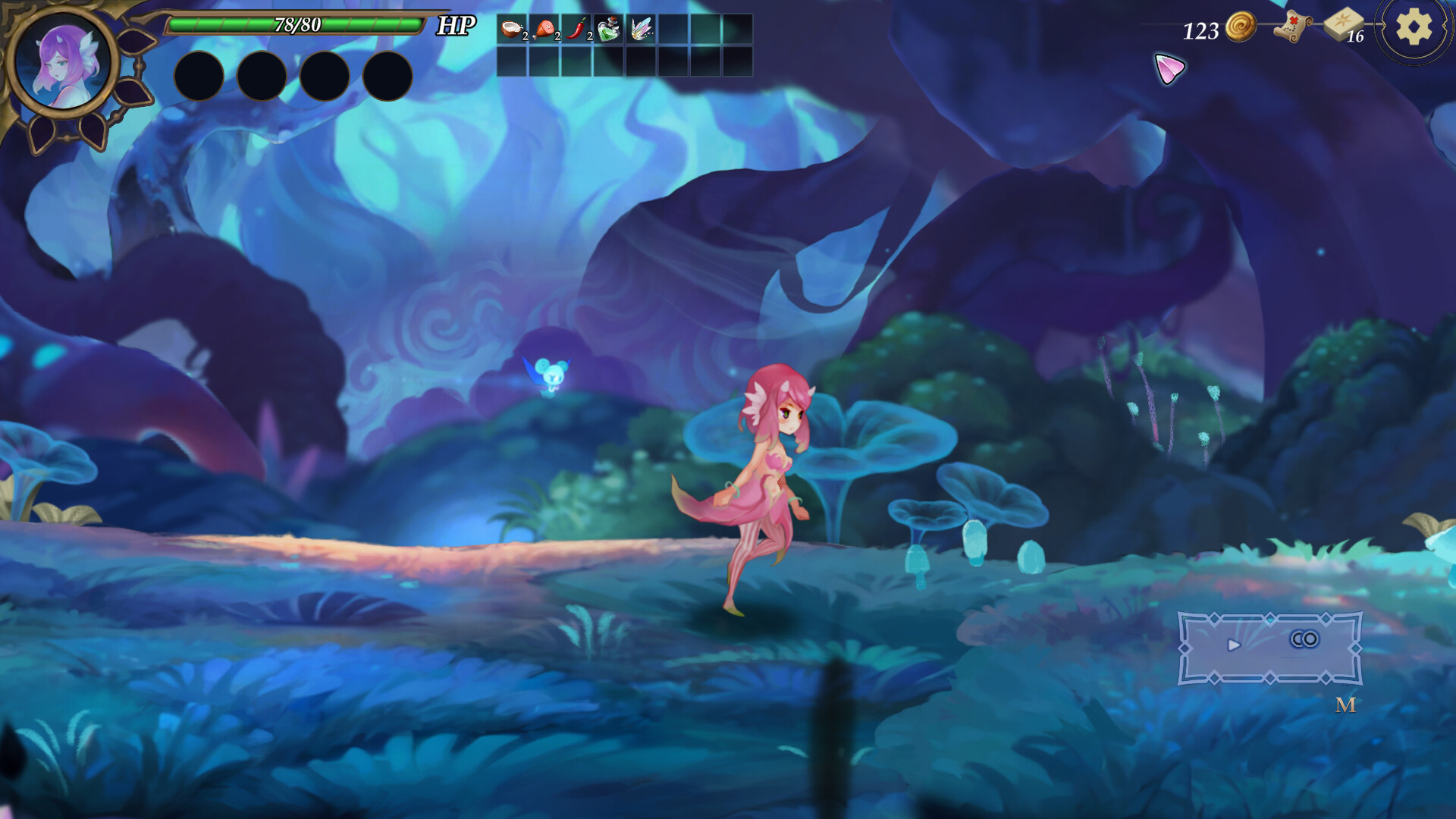1456x819 pixels.
Task: Click the second dark skill slot circle
Action: (262, 76)
